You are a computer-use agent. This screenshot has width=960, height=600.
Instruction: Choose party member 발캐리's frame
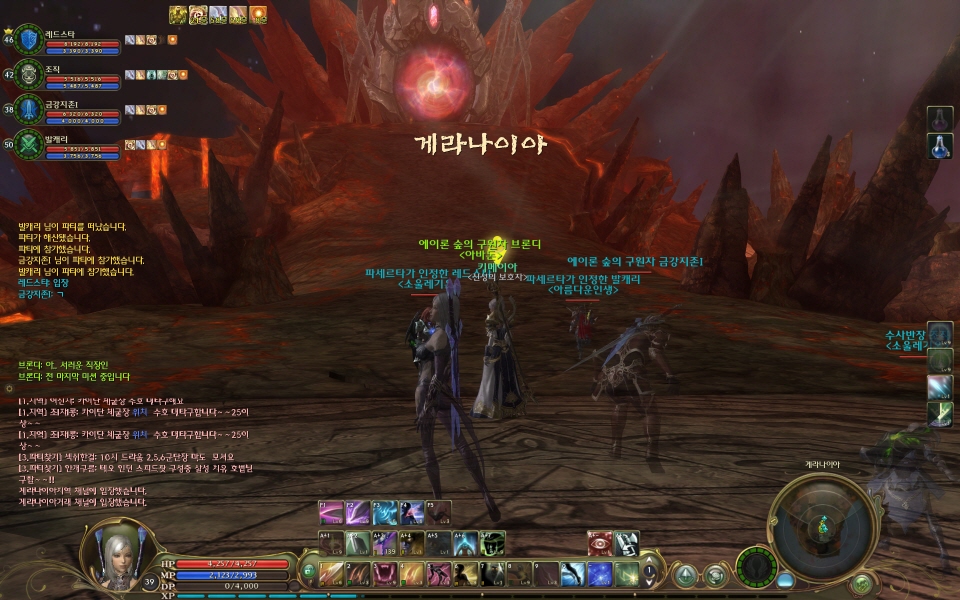(29, 143)
